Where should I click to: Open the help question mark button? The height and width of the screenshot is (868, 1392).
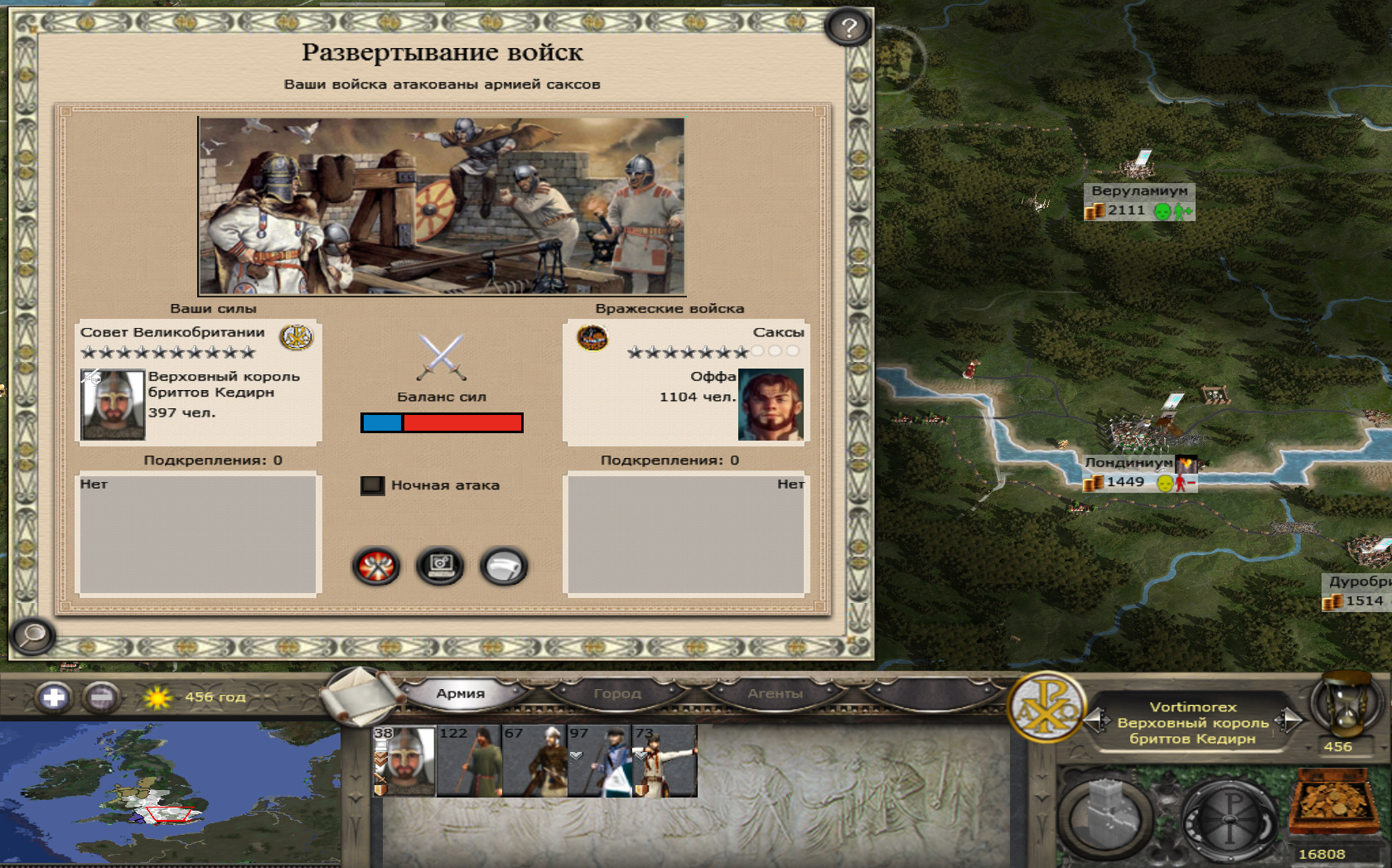click(848, 28)
